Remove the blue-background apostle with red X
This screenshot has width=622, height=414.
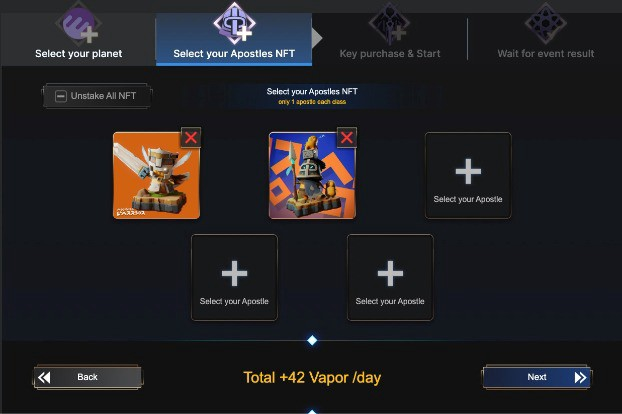pos(347,137)
